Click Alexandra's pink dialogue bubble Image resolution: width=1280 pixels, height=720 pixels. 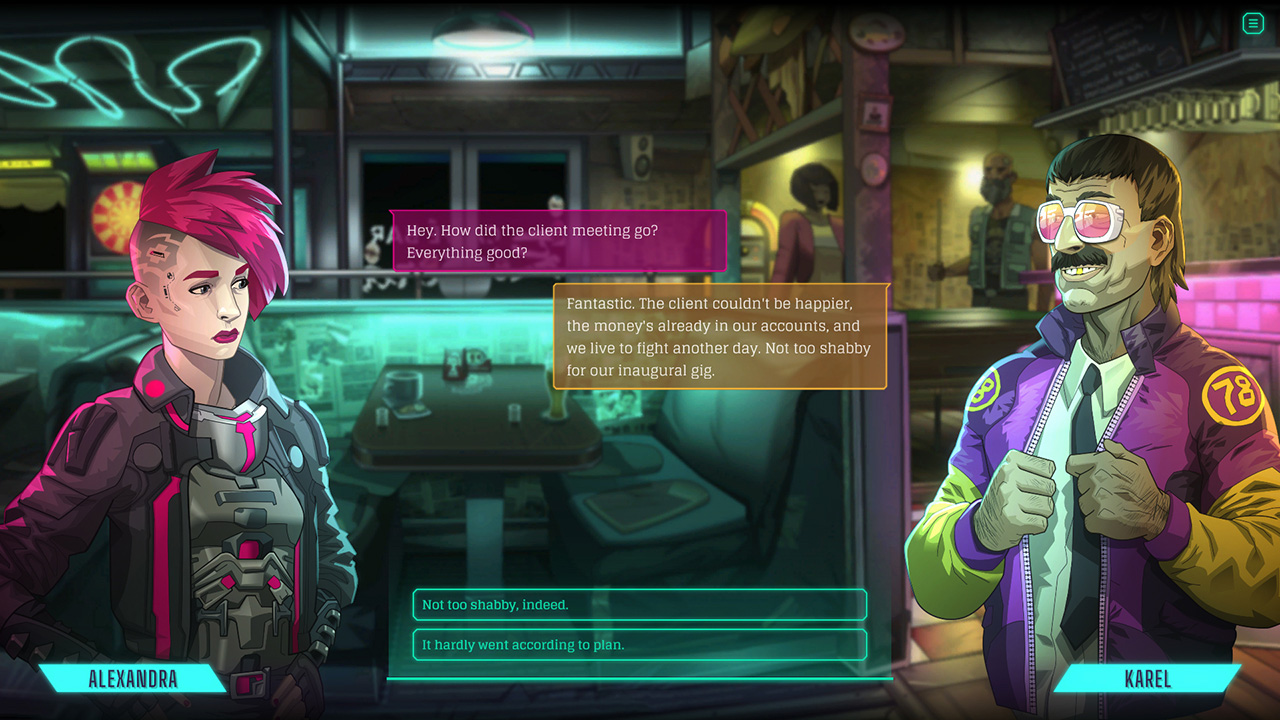(558, 241)
